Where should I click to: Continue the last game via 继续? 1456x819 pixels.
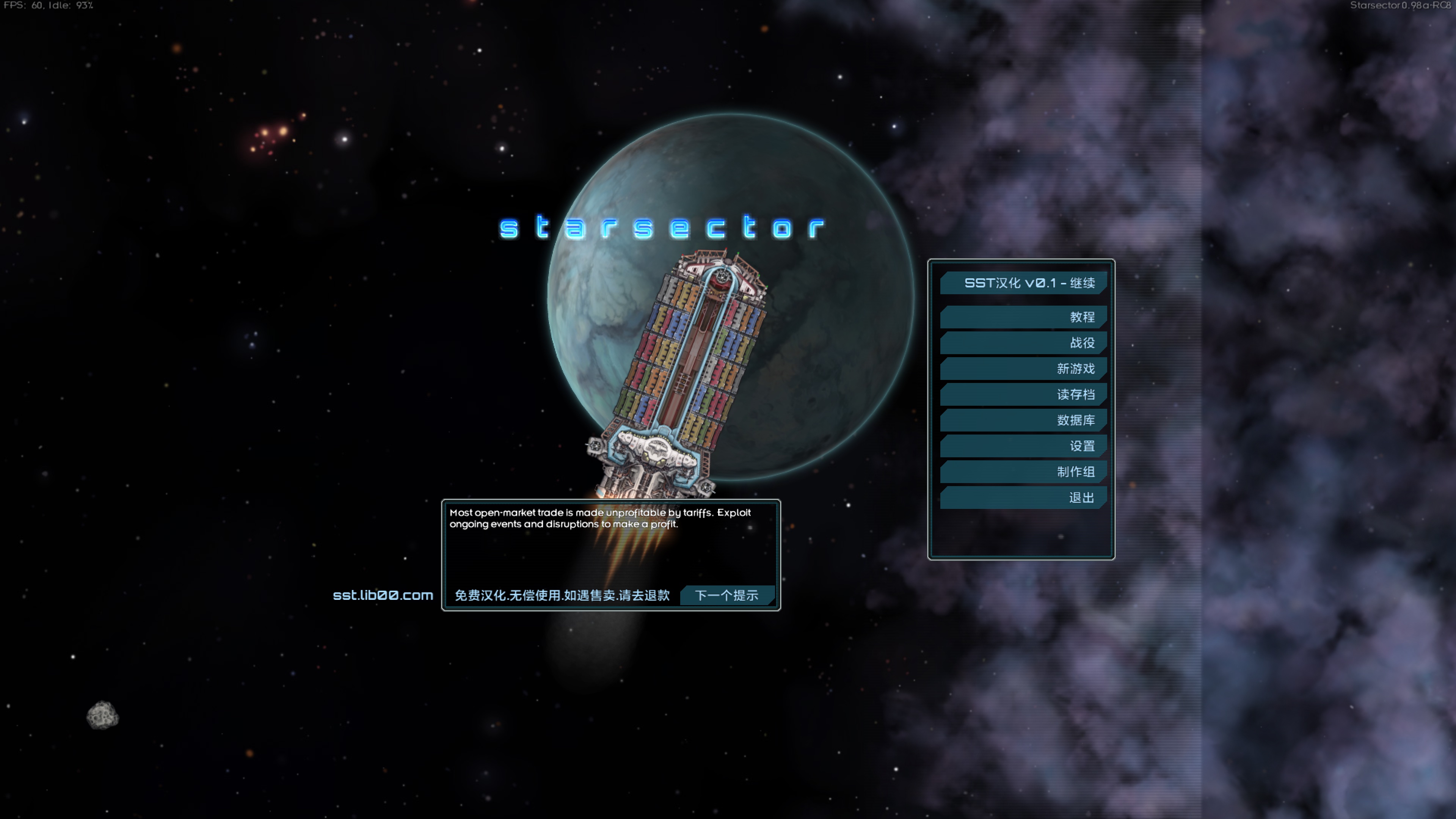click(1023, 283)
